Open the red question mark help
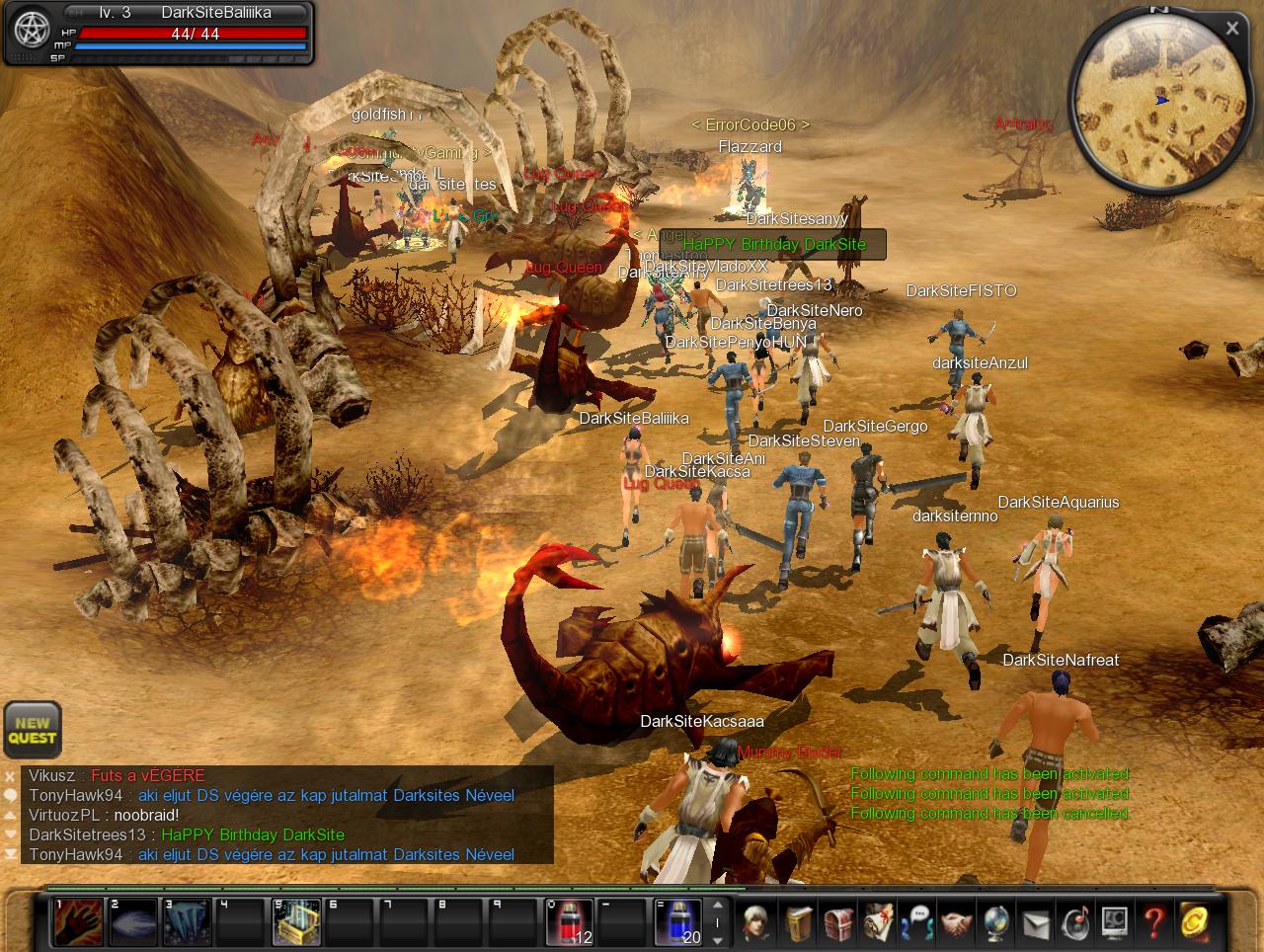The width and height of the screenshot is (1264, 952). pos(1153,922)
